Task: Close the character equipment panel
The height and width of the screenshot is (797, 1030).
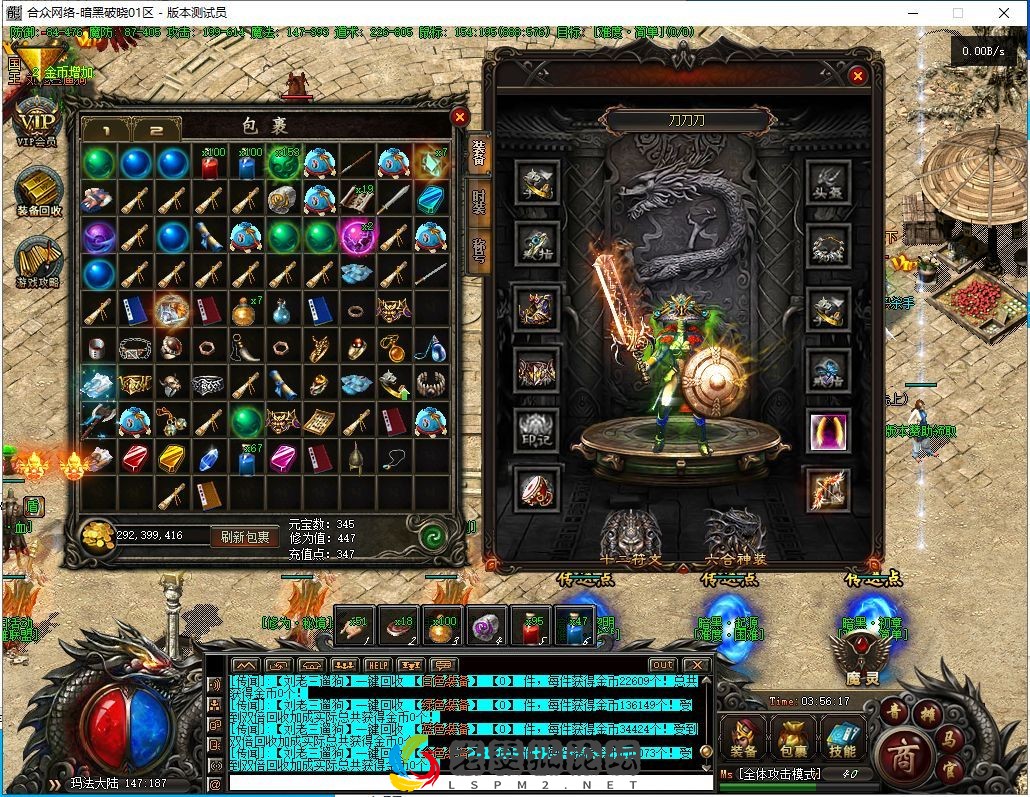Action: pos(857,75)
